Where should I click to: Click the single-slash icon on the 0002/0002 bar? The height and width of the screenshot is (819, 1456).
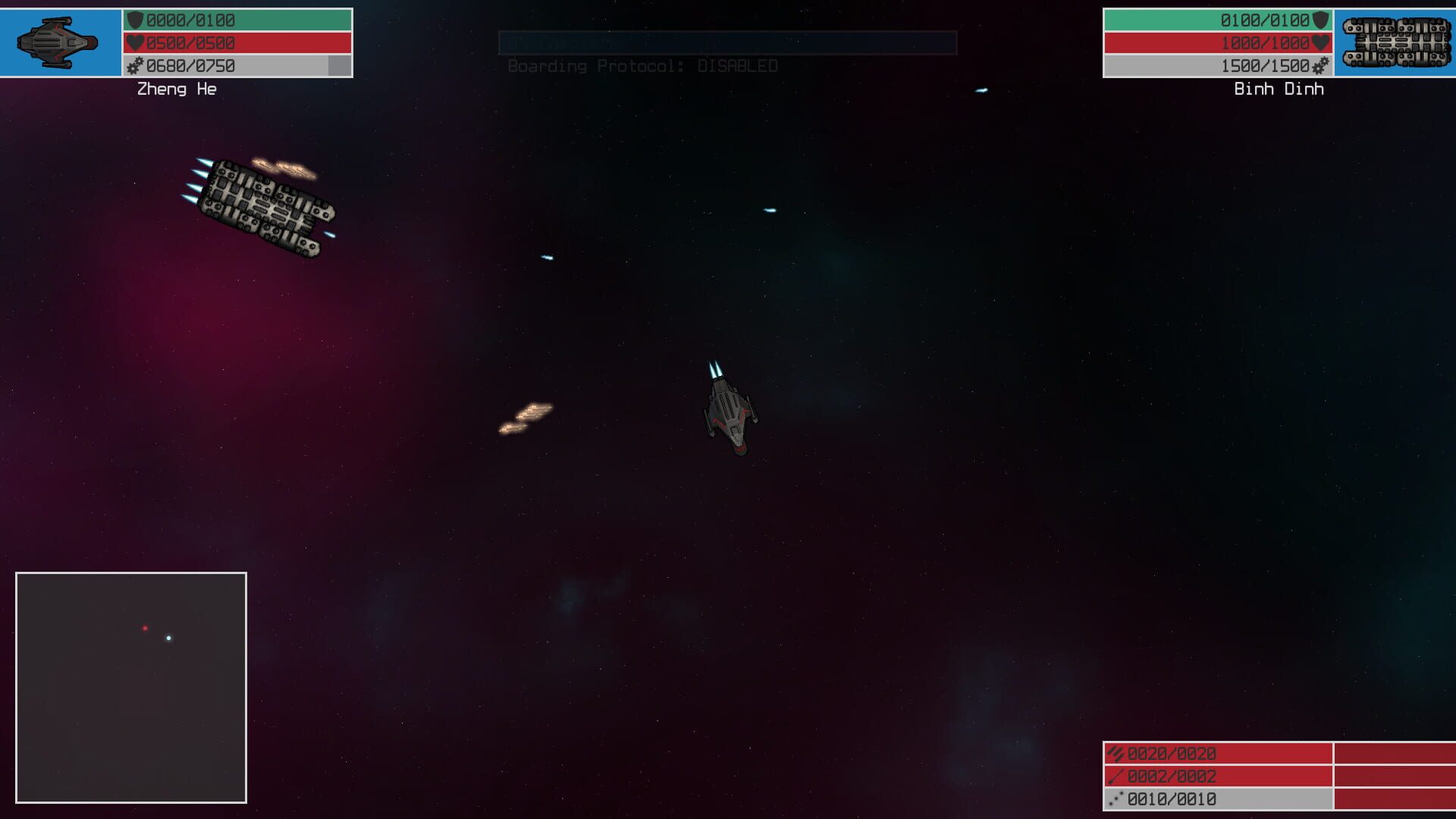tap(1113, 777)
